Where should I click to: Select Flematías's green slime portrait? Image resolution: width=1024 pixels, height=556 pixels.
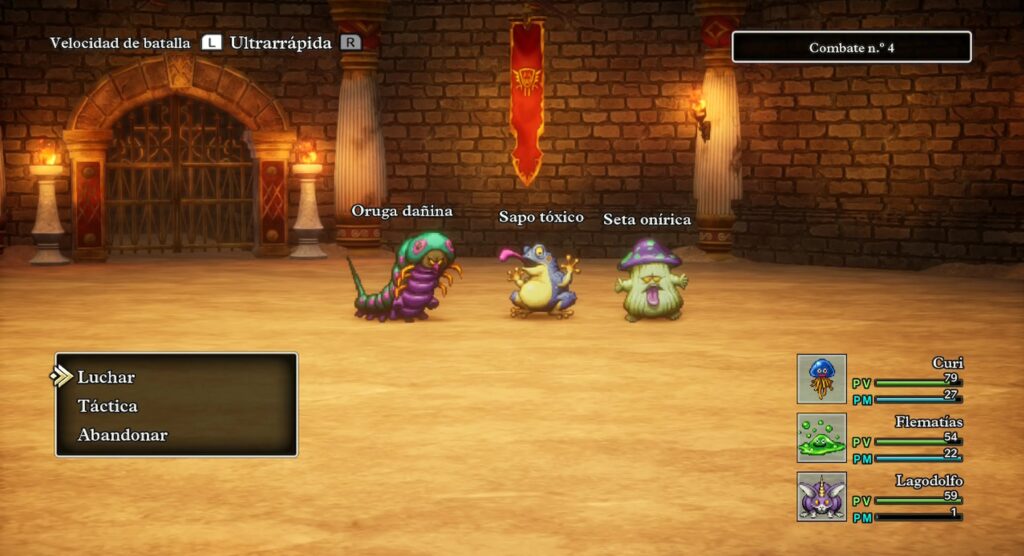pyautogui.click(x=821, y=438)
